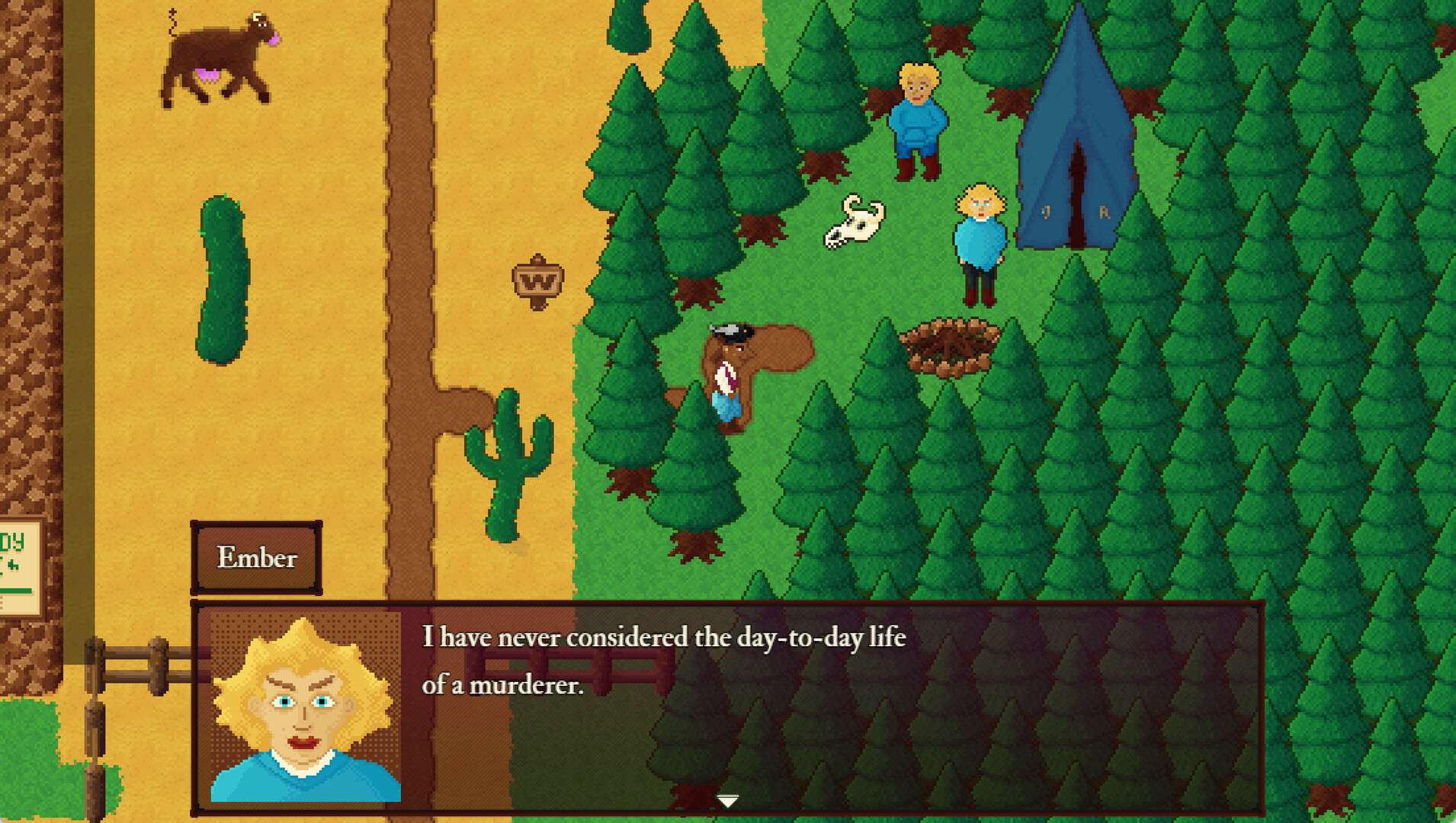The image size is (1456, 823).
Task: Click the white arrow to continue dialogue
Action: 728,800
